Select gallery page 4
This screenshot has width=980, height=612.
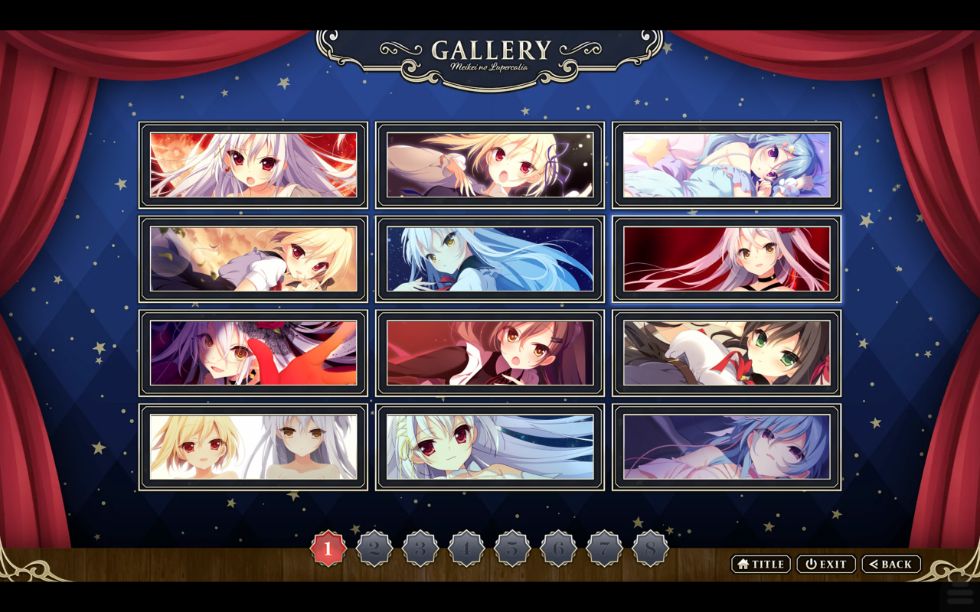point(466,548)
